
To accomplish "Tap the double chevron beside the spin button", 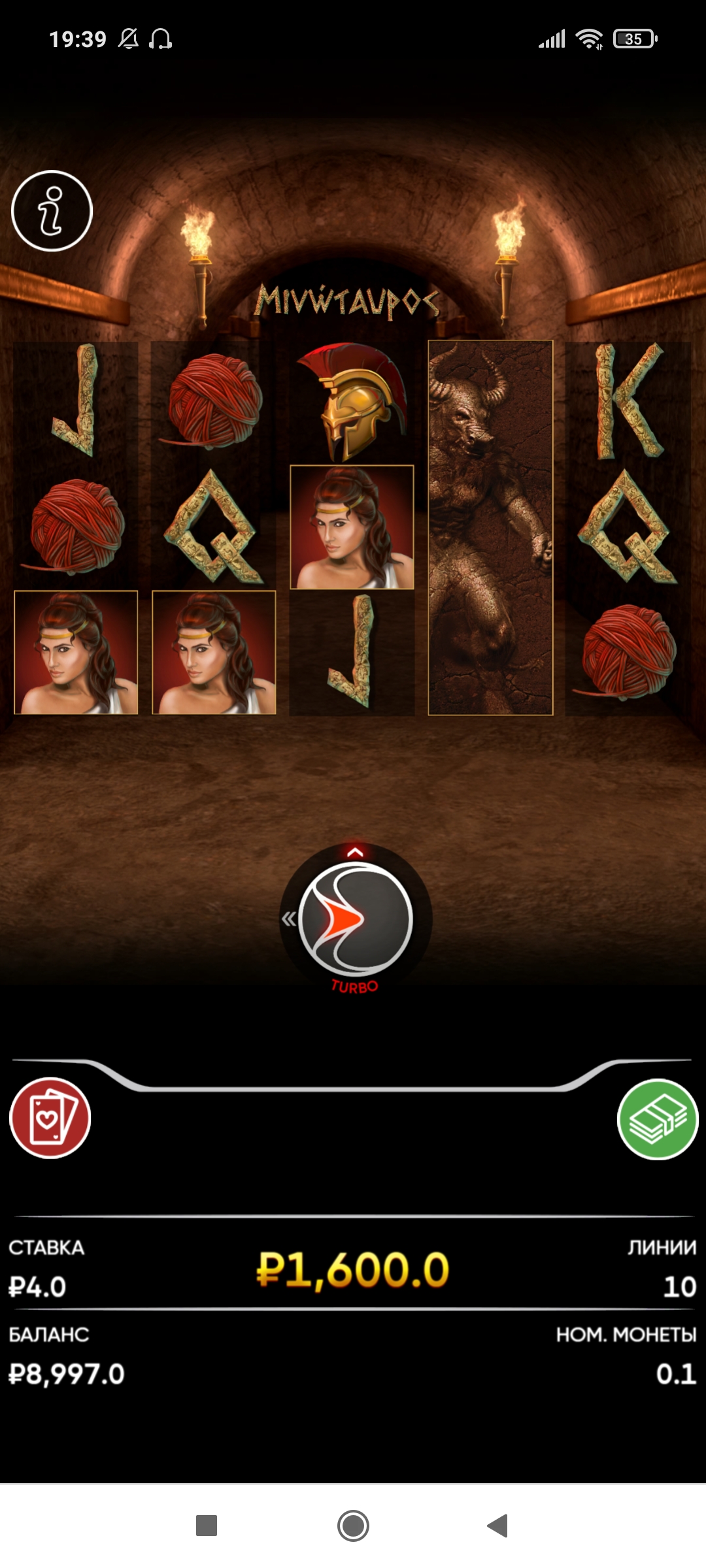I will [288, 919].
